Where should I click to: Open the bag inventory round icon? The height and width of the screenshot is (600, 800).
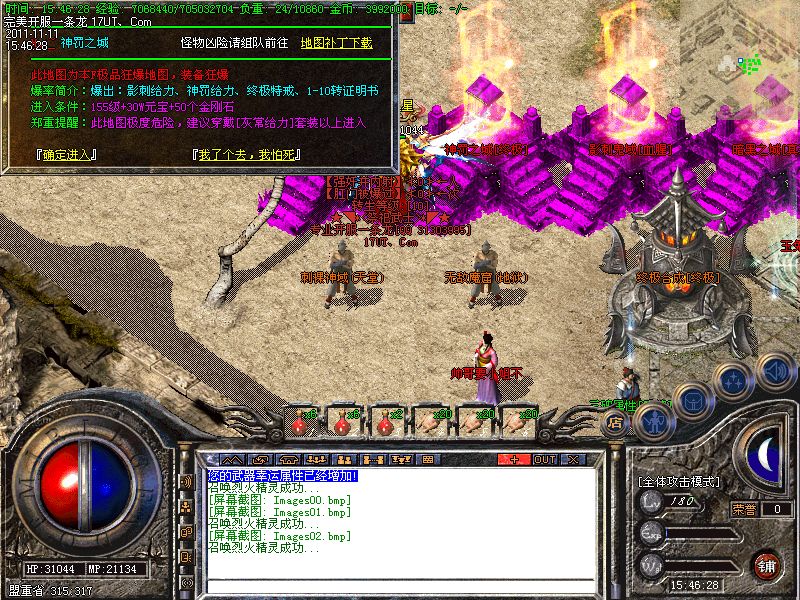point(692,400)
